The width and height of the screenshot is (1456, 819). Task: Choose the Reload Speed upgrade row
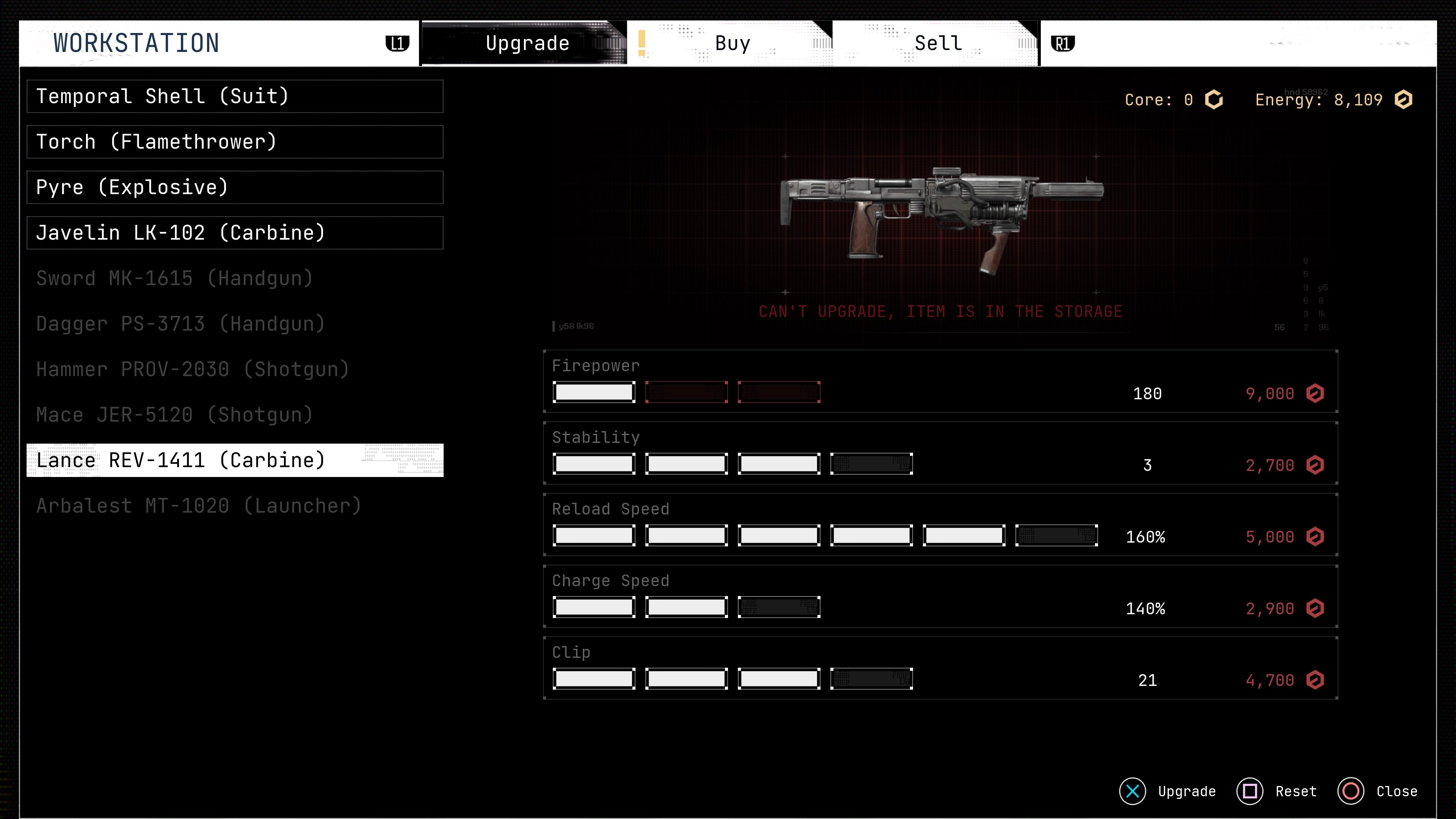[x=940, y=525]
